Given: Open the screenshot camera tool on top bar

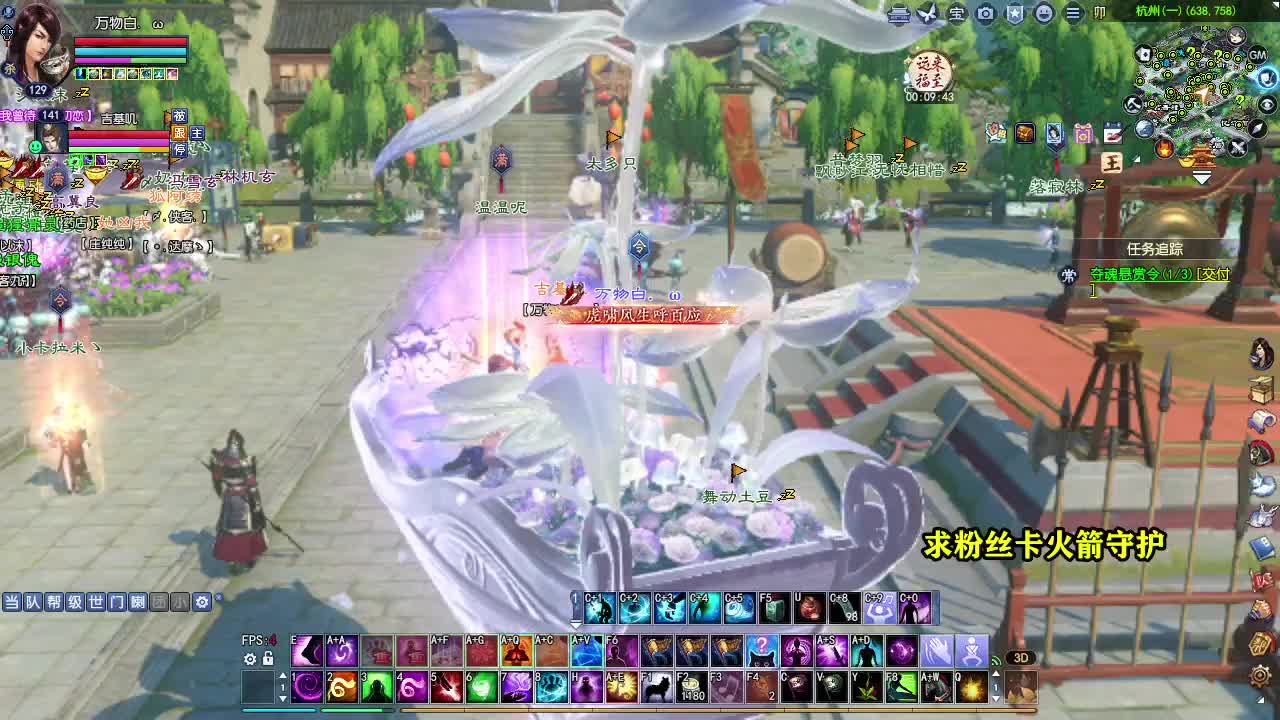Looking at the screenshot, I should point(984,13).
